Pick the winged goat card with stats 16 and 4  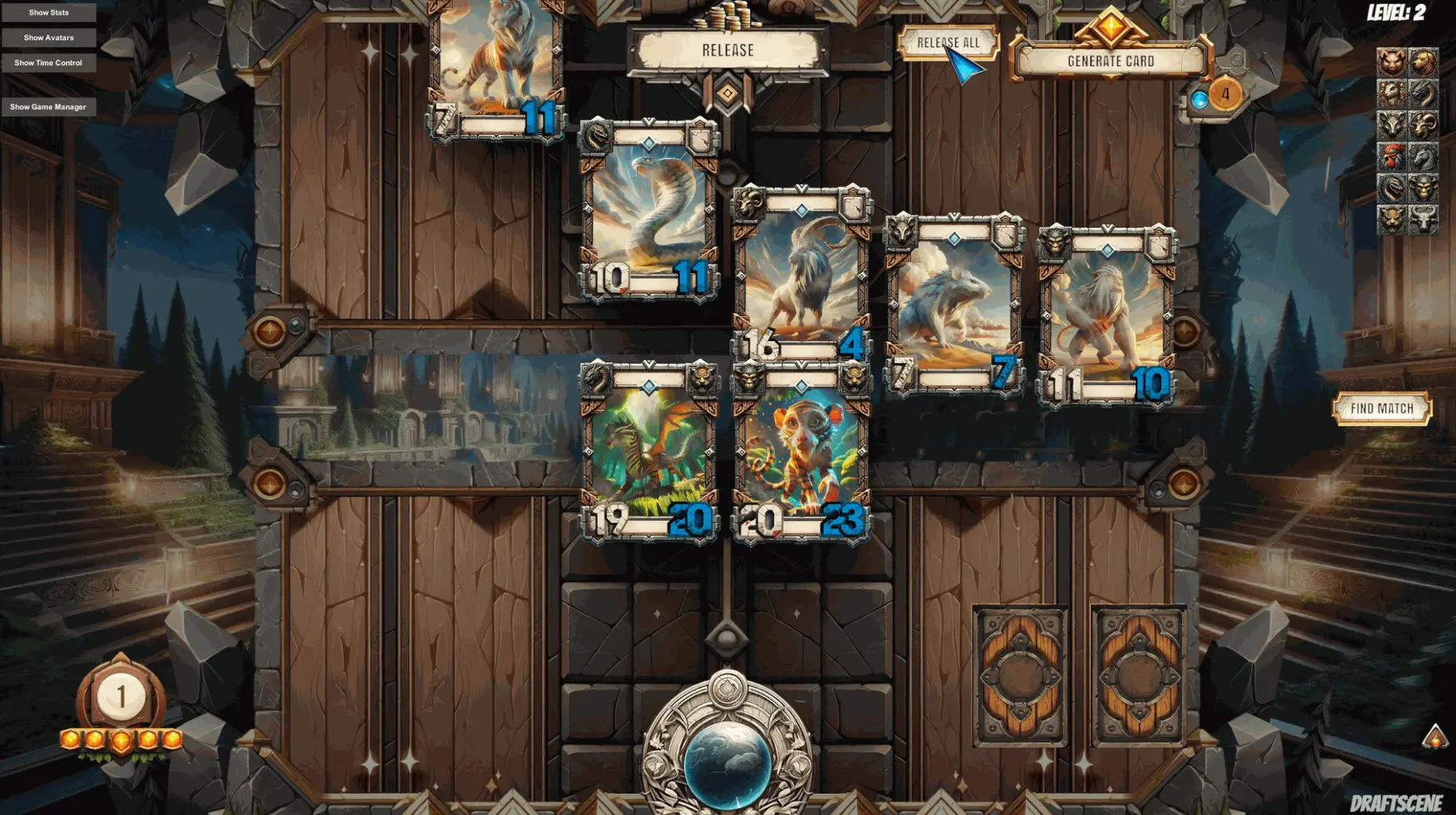click(800, 275)
